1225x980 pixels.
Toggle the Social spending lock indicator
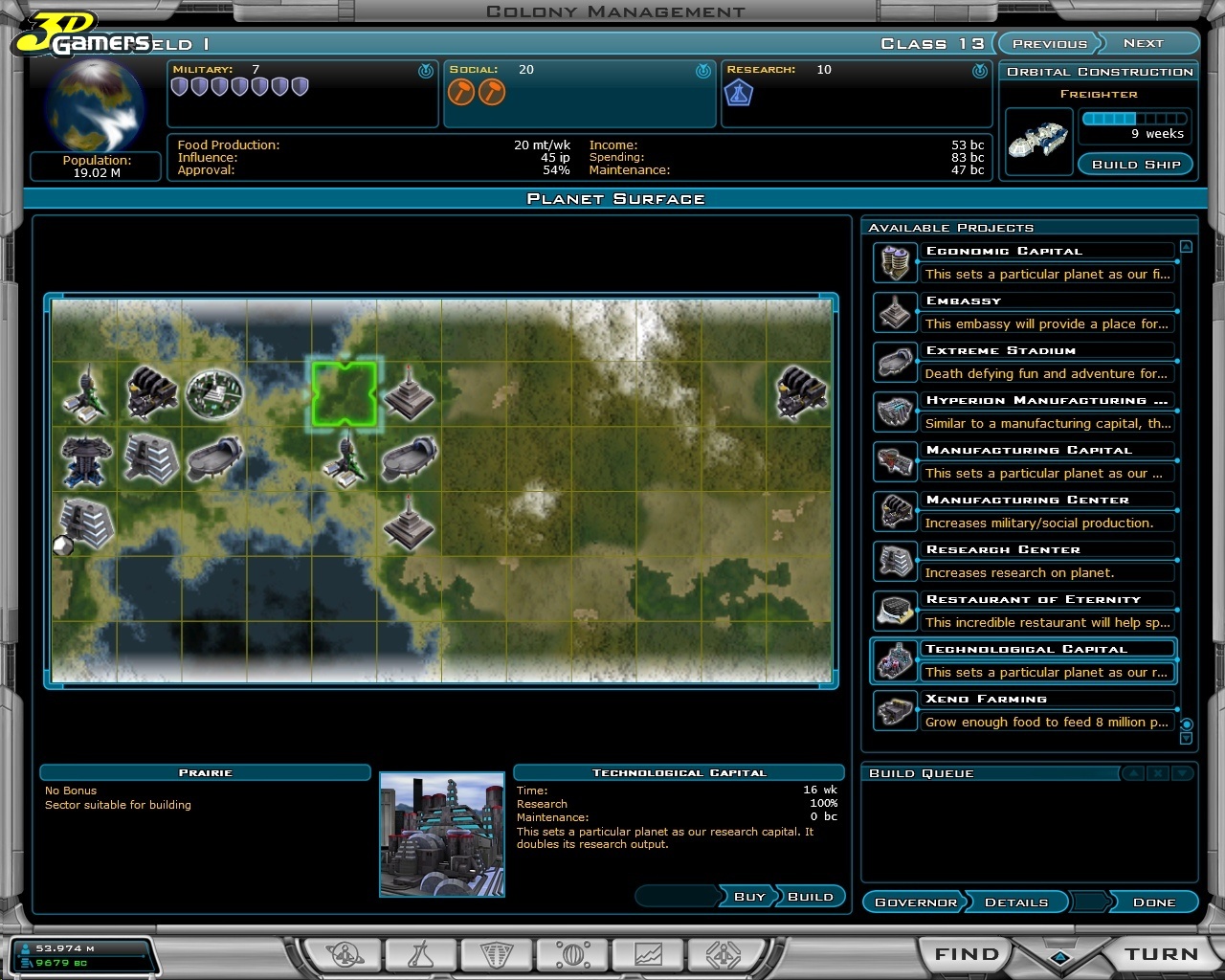[702, 68]
